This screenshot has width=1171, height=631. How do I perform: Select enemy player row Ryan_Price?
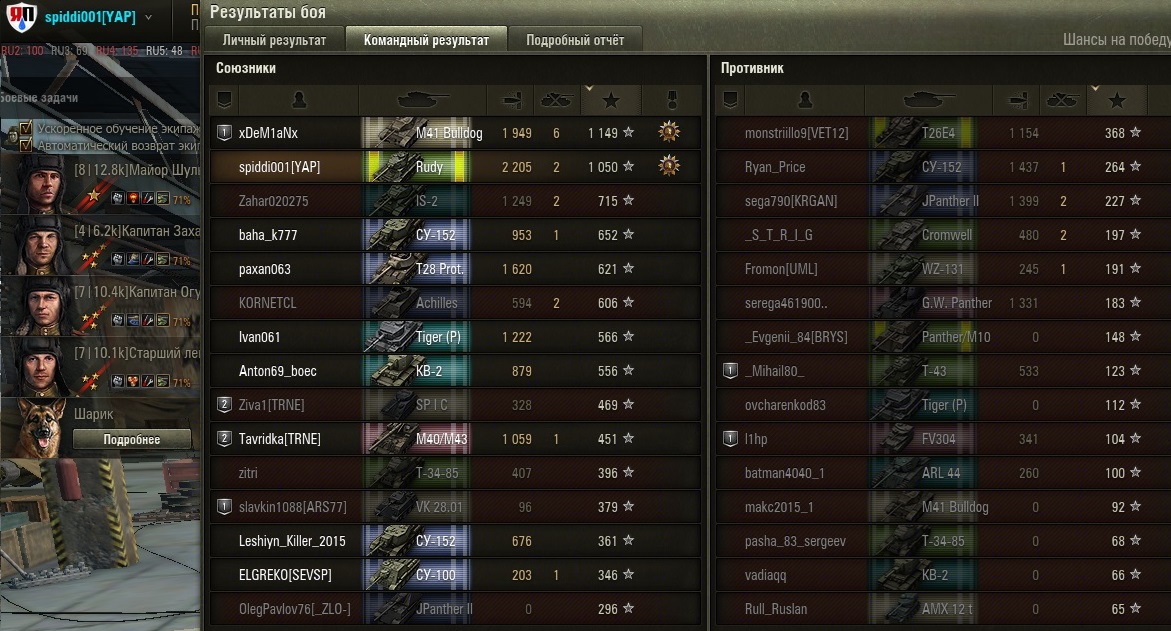(x=775, y=167)
